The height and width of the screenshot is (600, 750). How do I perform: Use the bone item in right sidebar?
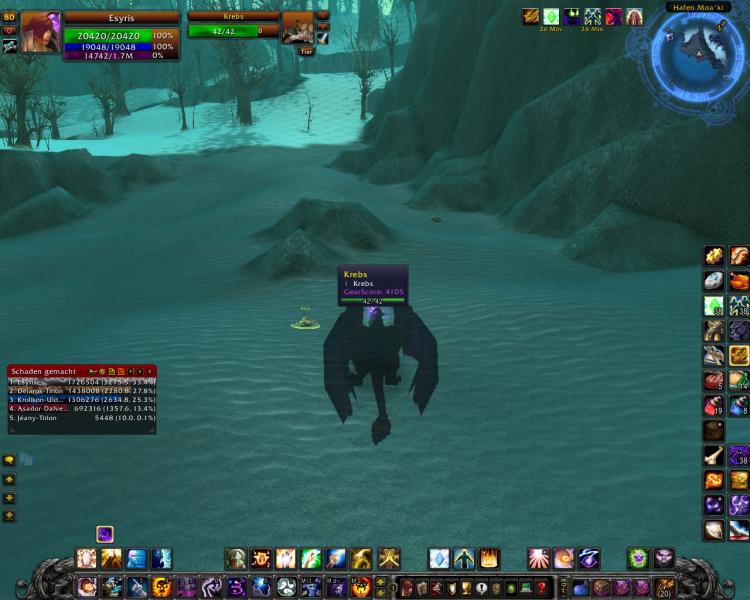[x=714, y=456]
